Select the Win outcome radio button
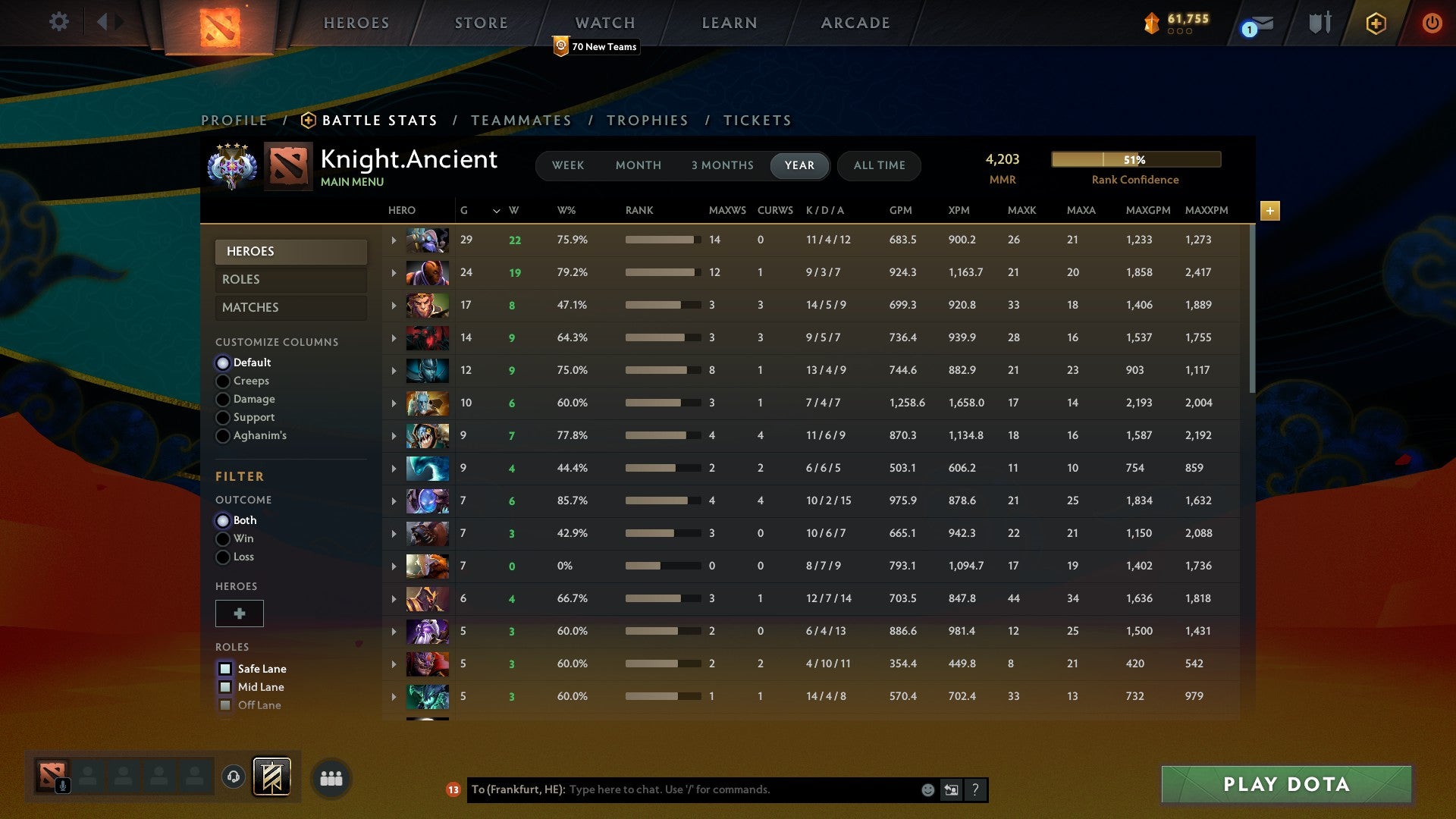Screen dimensions: 1456x819 pos(223,538)
